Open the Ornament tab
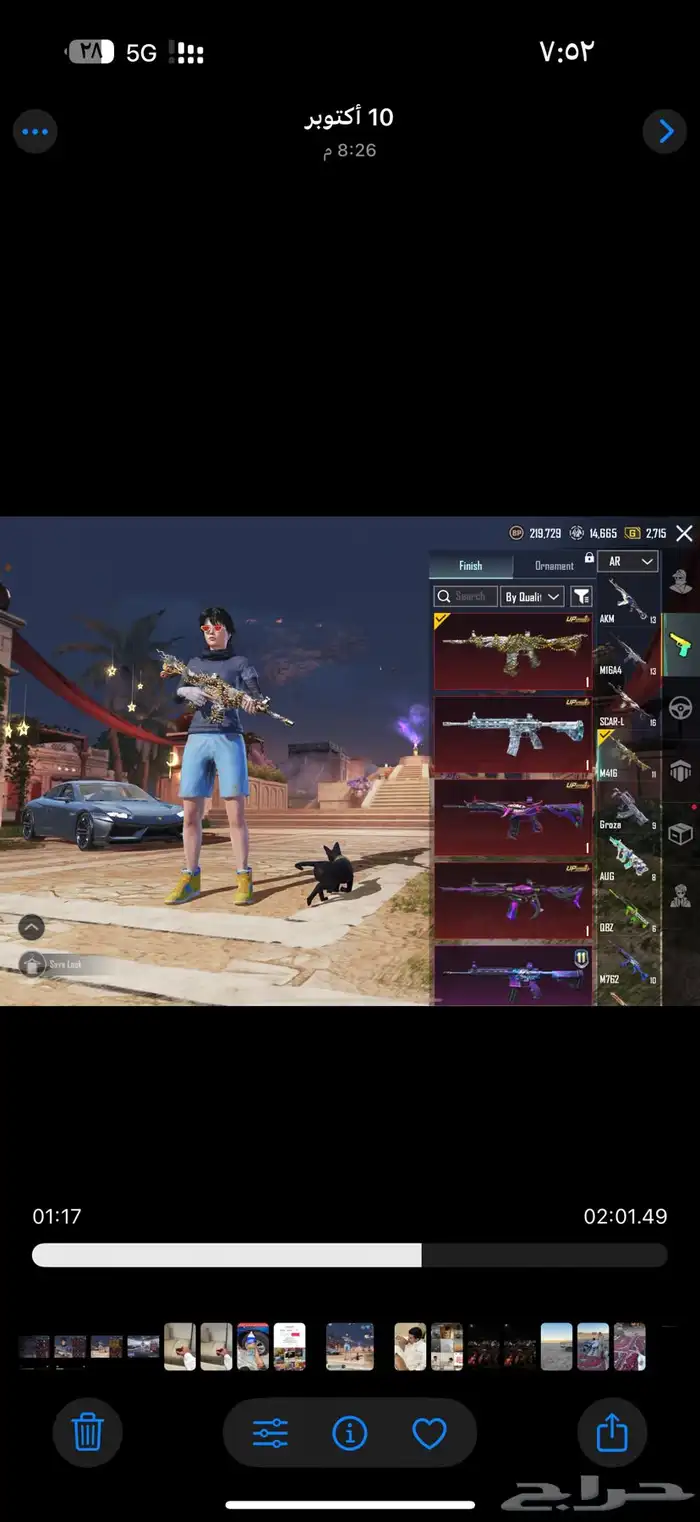This screenshot has width=700, height=1522. pyautogui.click(x=554, y=566)
